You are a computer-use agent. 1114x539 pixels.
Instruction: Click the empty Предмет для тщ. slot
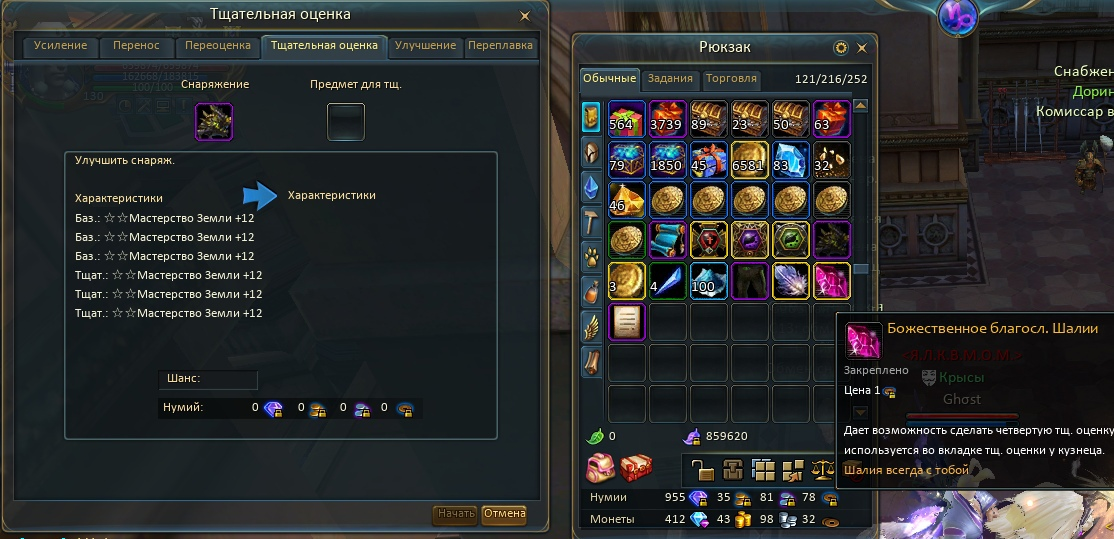tap(346, 122)
